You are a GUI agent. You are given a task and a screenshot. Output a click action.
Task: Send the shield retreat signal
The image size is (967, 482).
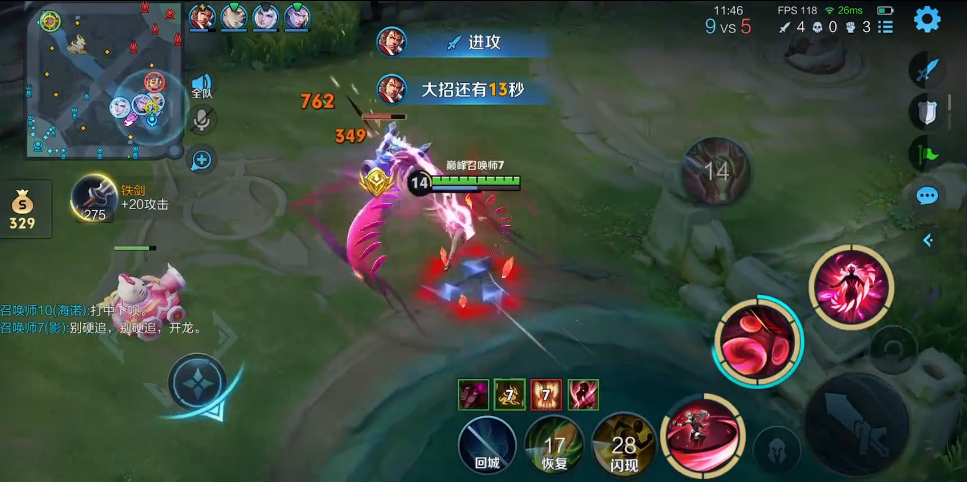[x=927, y=112]
